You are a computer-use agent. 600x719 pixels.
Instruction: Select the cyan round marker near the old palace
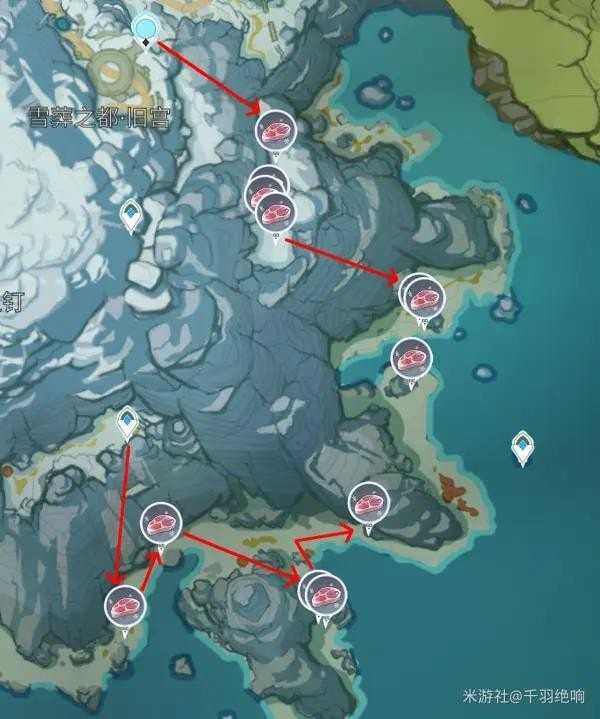click(x=146, y=28)
